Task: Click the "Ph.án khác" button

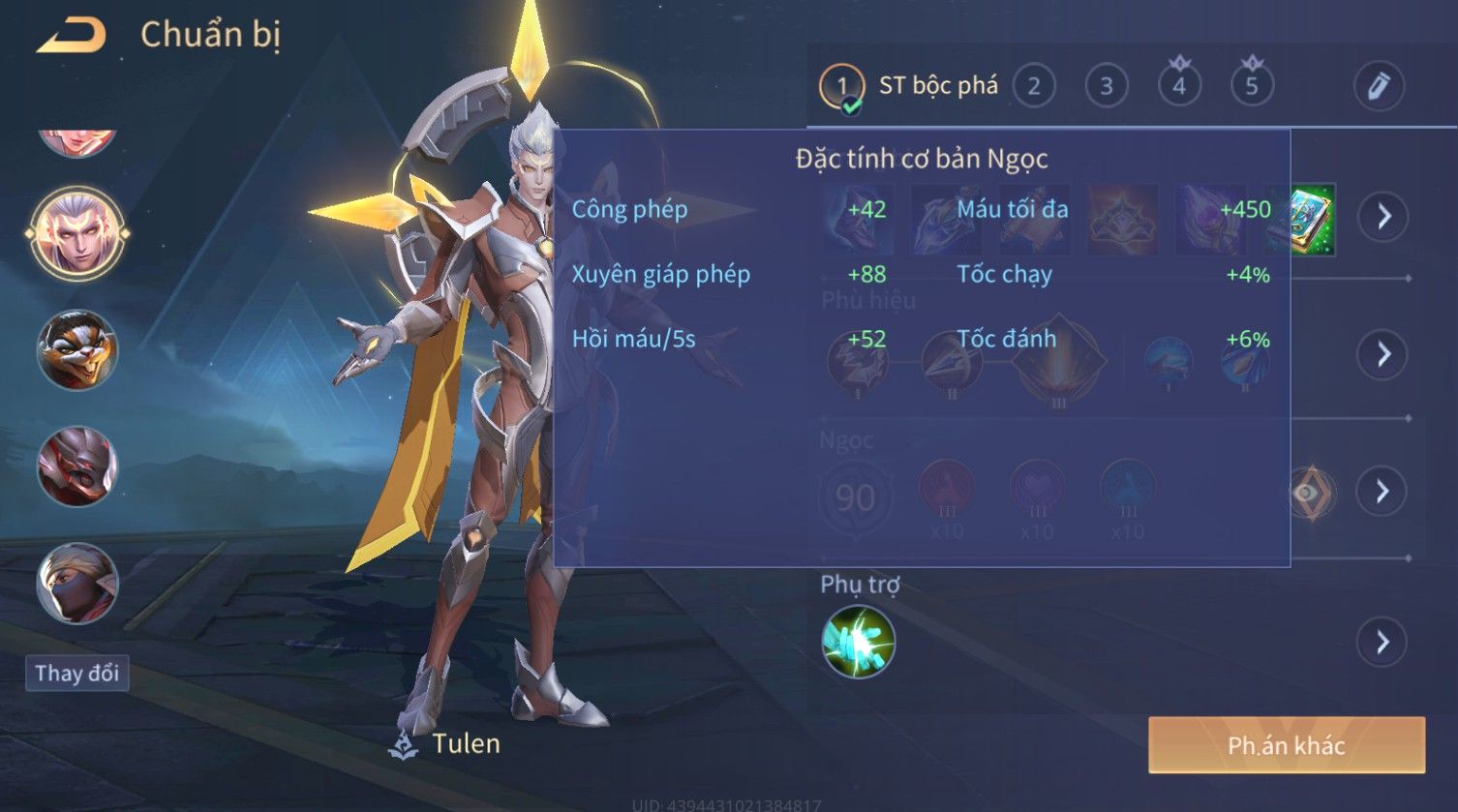Action: coord(1286,745)
